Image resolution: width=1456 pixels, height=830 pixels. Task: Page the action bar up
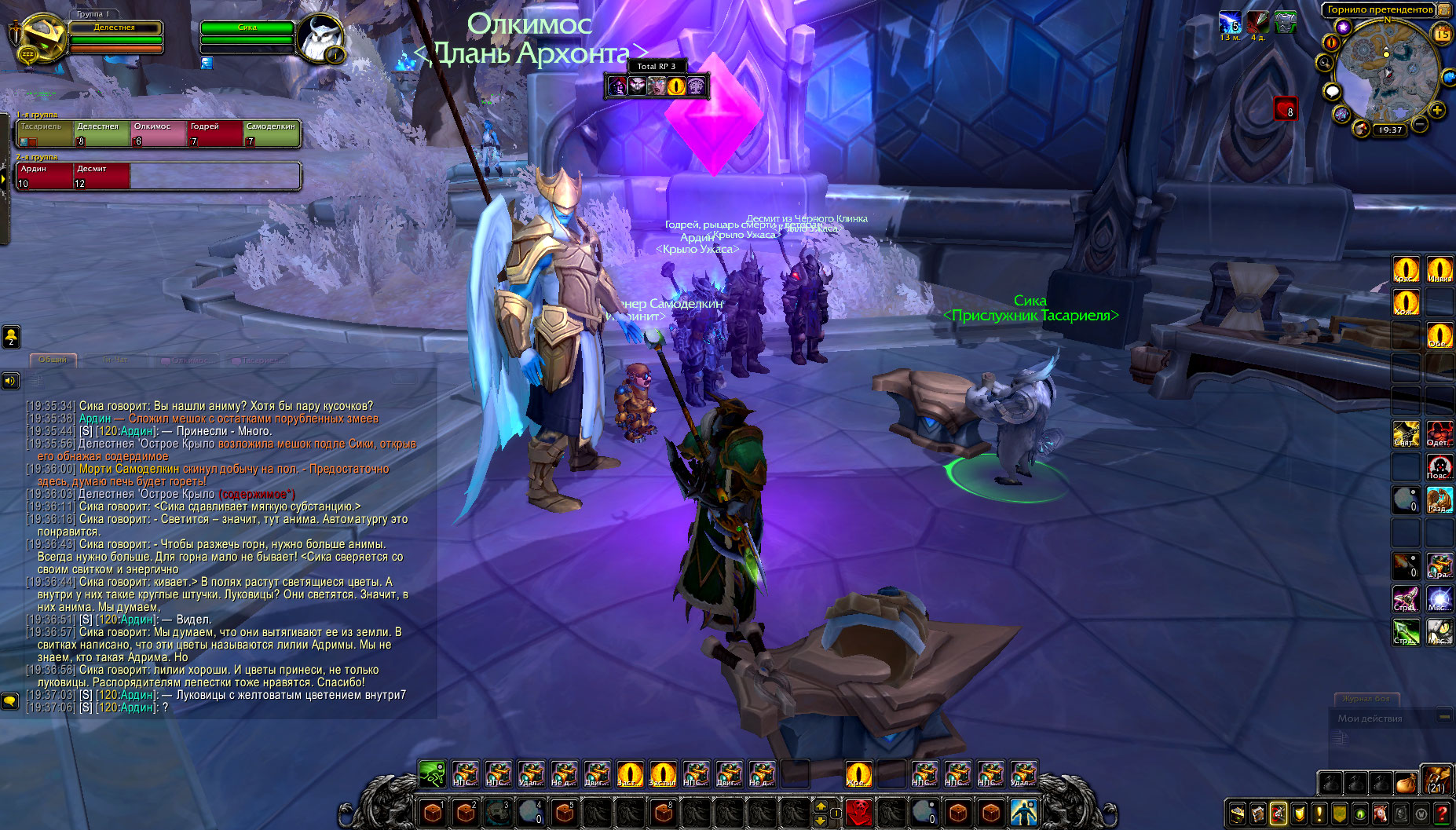[x=821, y=806]
